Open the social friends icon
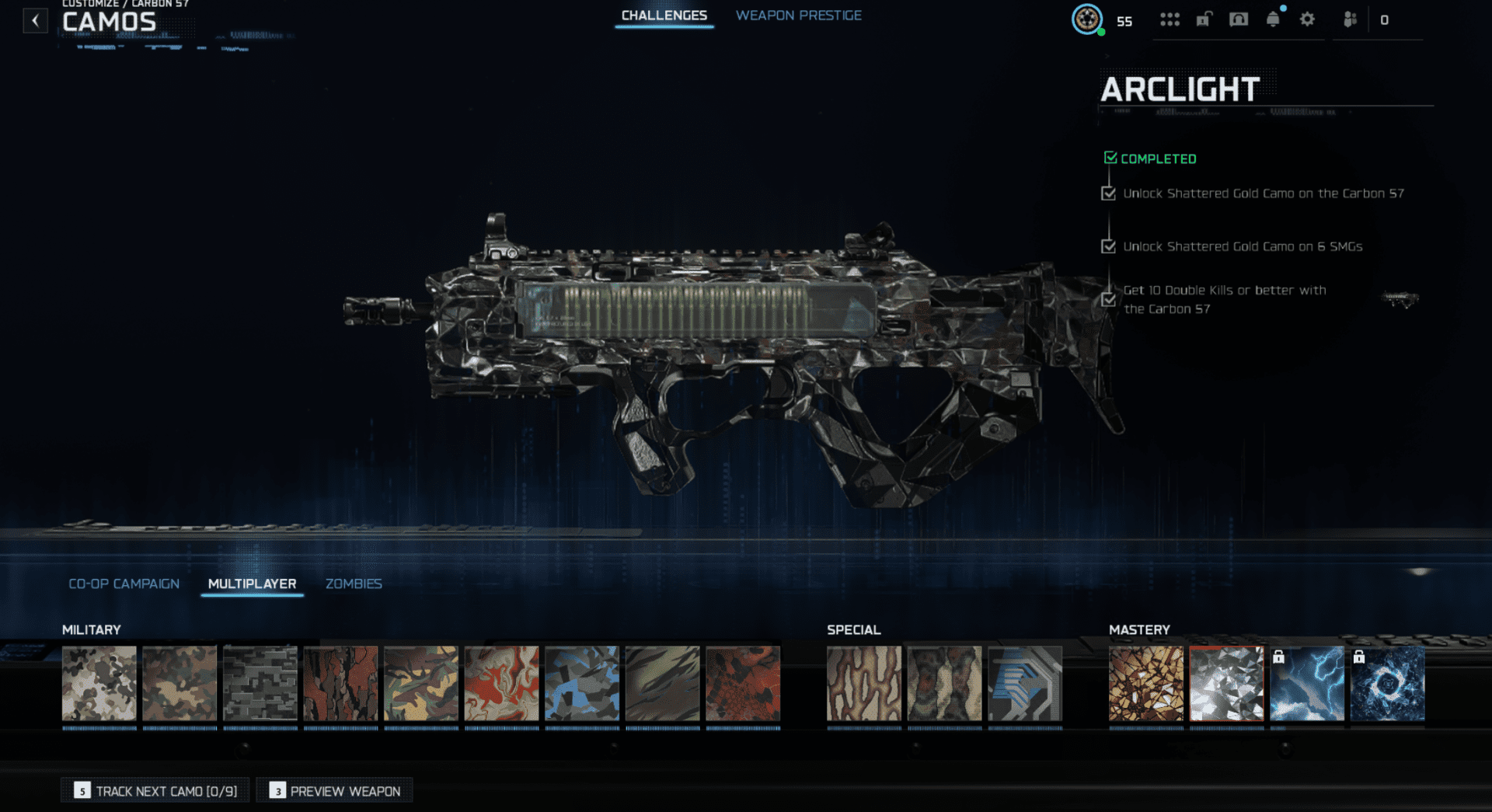This screenshot has height=812, width=1492. click(x=1349, y=19)
